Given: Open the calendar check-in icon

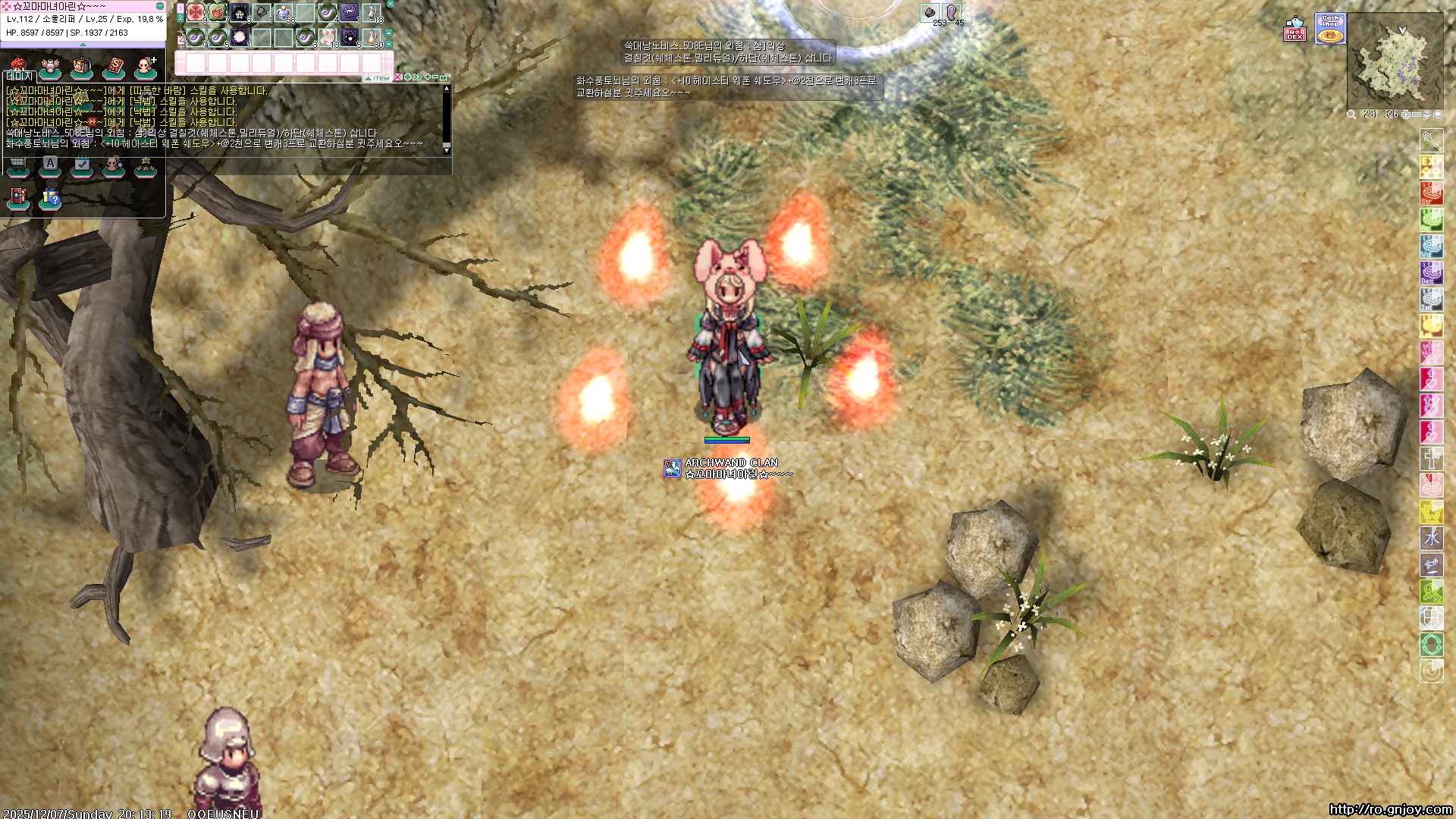Looking at the screenshot, I should [x=82, y=165].
